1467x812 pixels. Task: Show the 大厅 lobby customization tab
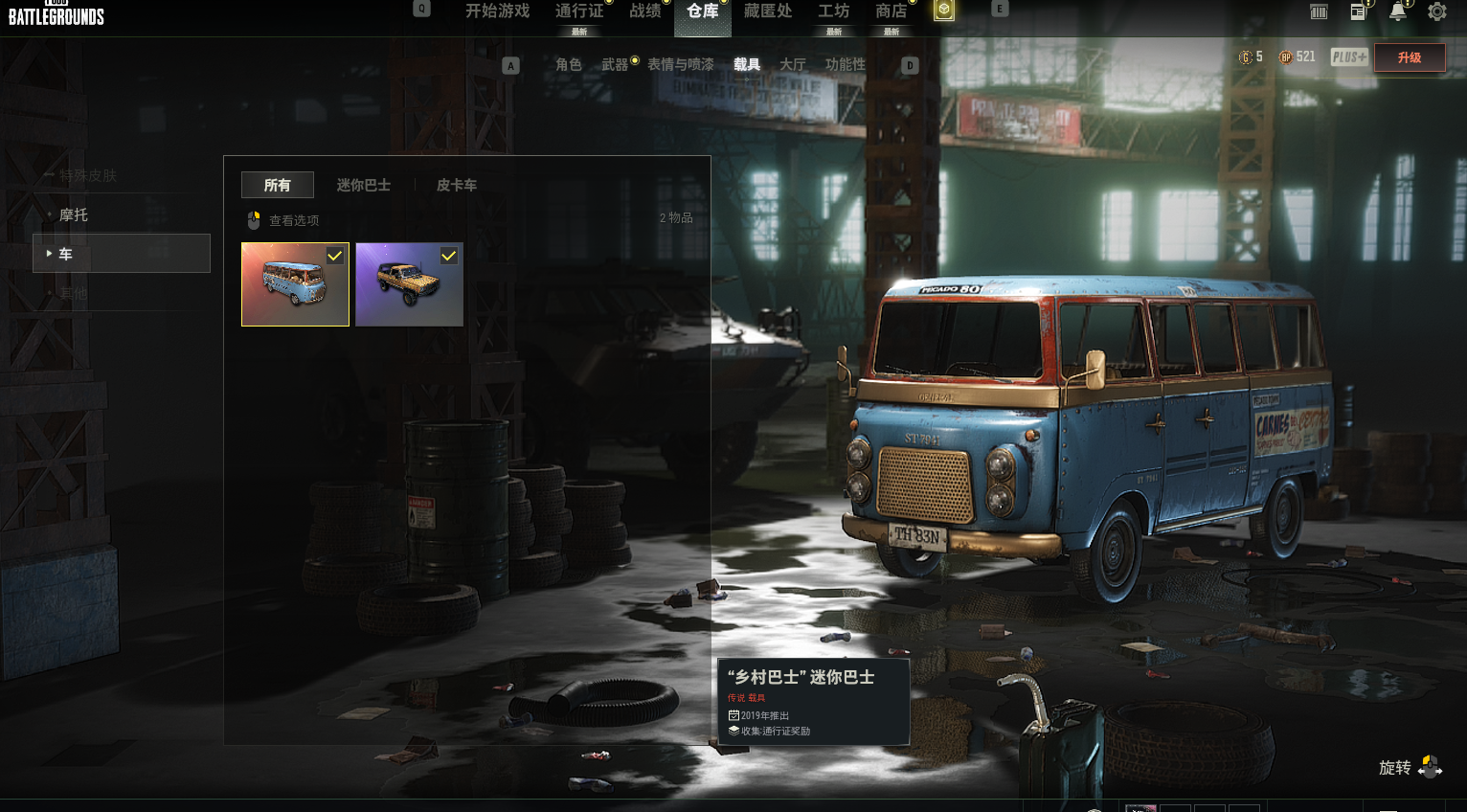pos(792,64)
